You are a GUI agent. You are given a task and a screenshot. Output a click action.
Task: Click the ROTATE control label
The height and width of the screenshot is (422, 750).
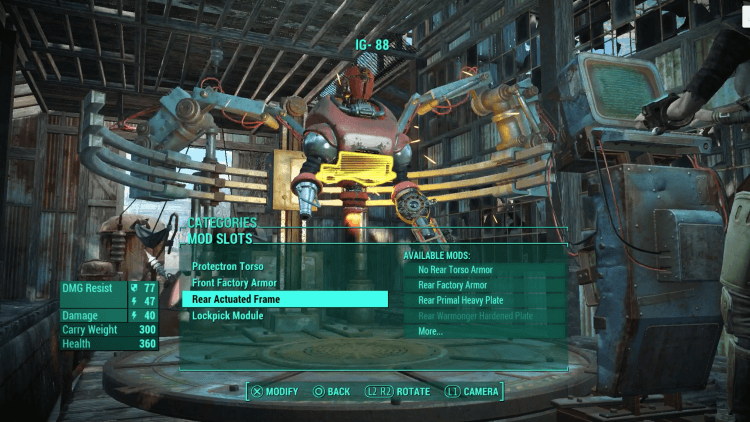click(x=410, y=391)
